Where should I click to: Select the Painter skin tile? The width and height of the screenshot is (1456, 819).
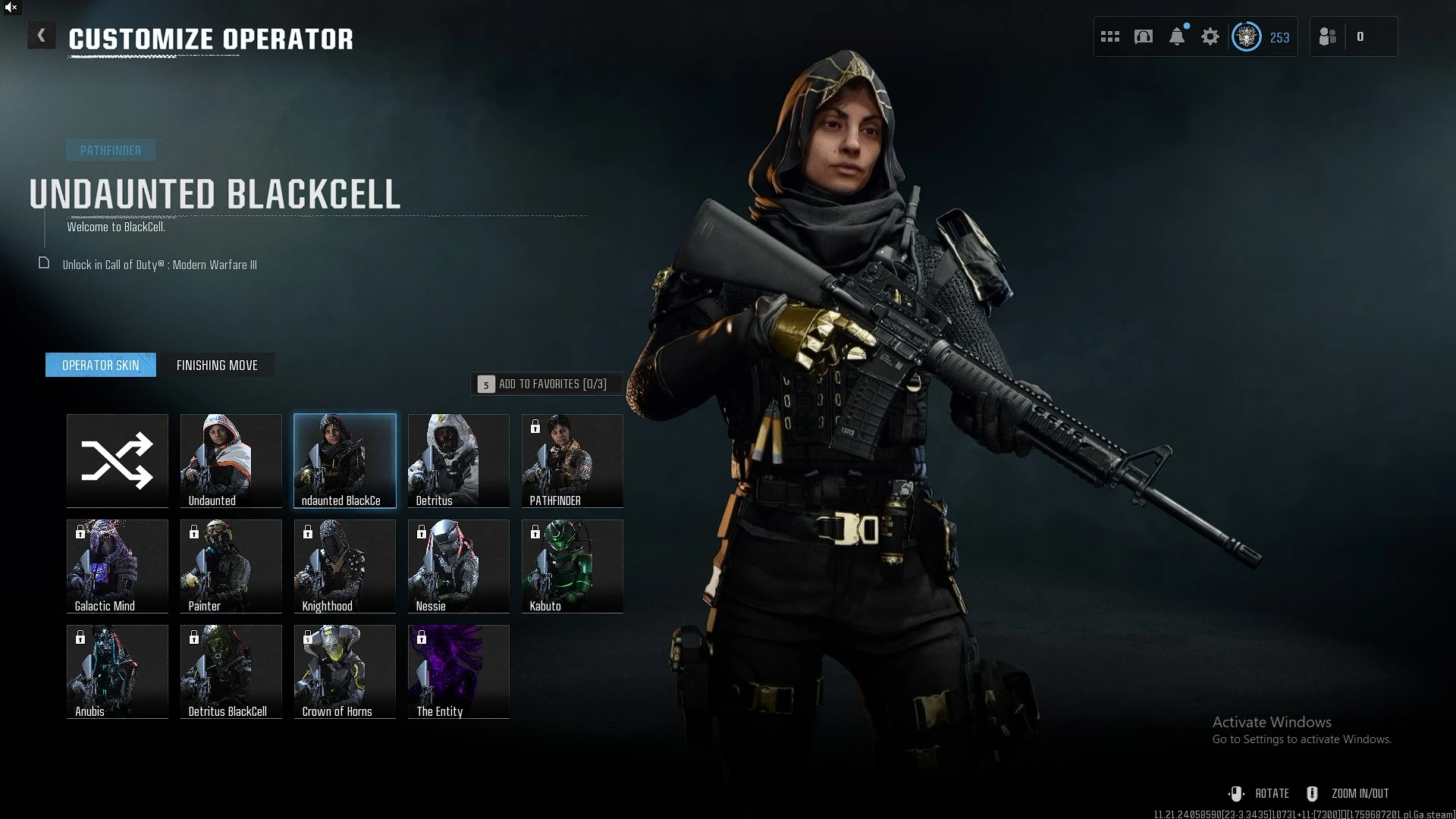click(x=231, y=566)
